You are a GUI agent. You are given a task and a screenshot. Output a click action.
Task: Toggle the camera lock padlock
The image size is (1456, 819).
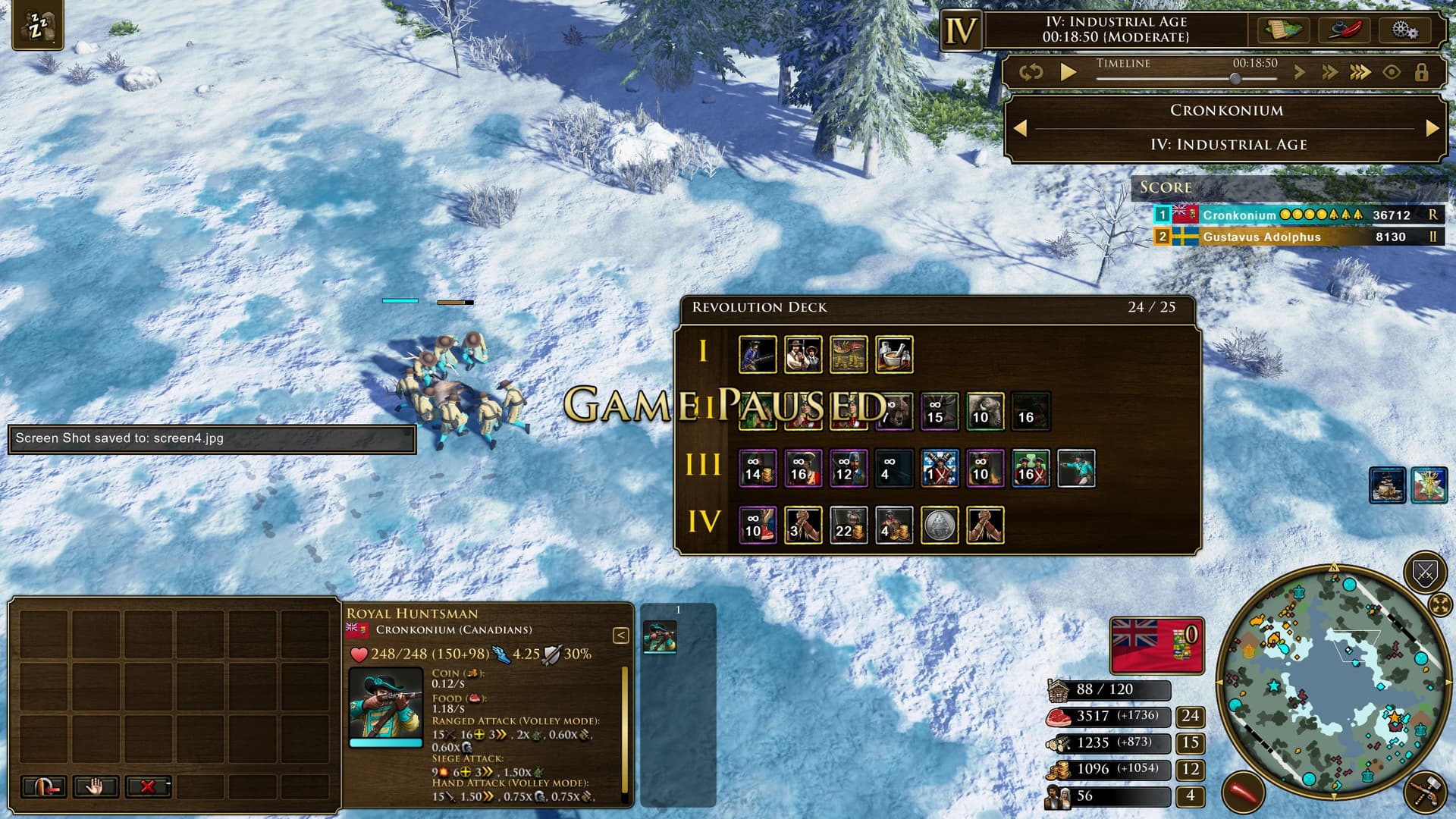(x=1421, y=72)
